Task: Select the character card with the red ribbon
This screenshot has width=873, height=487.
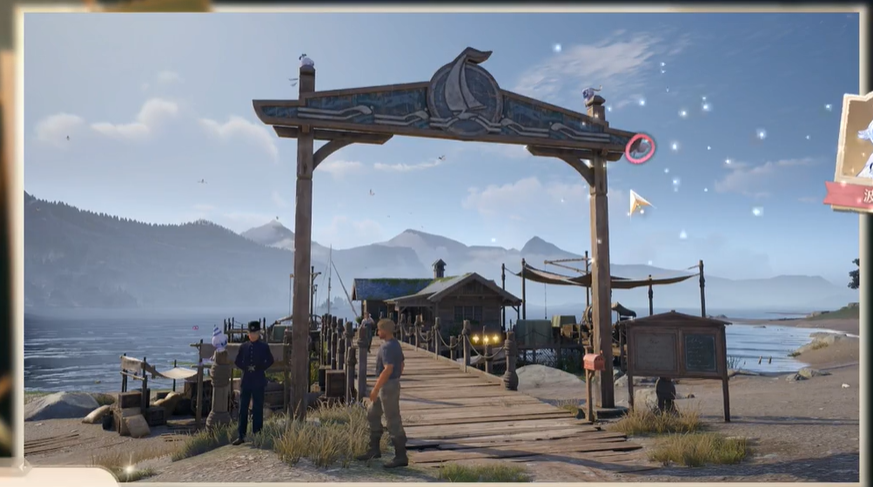Action: 852,150
